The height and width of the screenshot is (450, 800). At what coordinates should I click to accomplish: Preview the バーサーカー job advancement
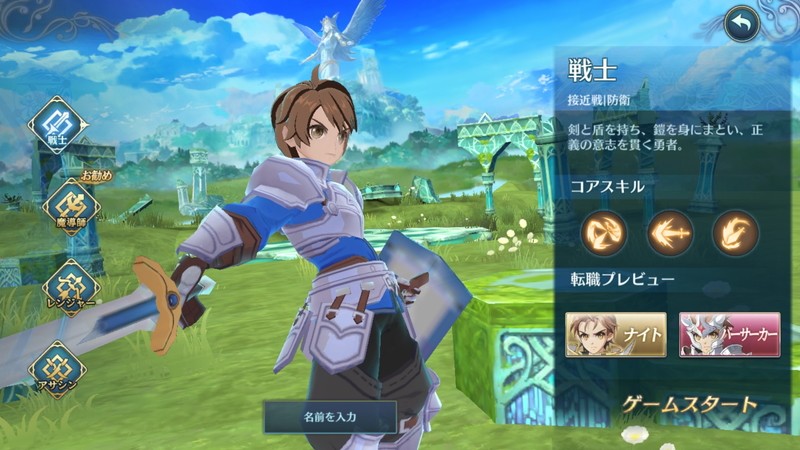tap(730, 335)
